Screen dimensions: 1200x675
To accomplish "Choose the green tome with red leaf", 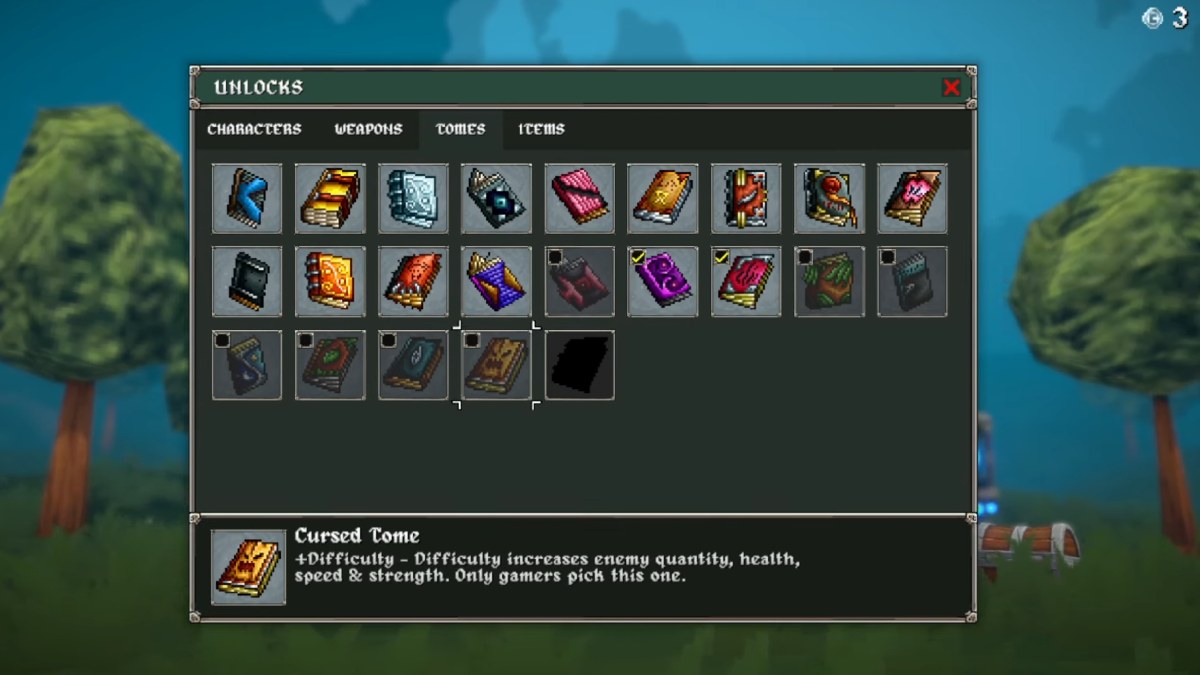I will click(330, 365).
